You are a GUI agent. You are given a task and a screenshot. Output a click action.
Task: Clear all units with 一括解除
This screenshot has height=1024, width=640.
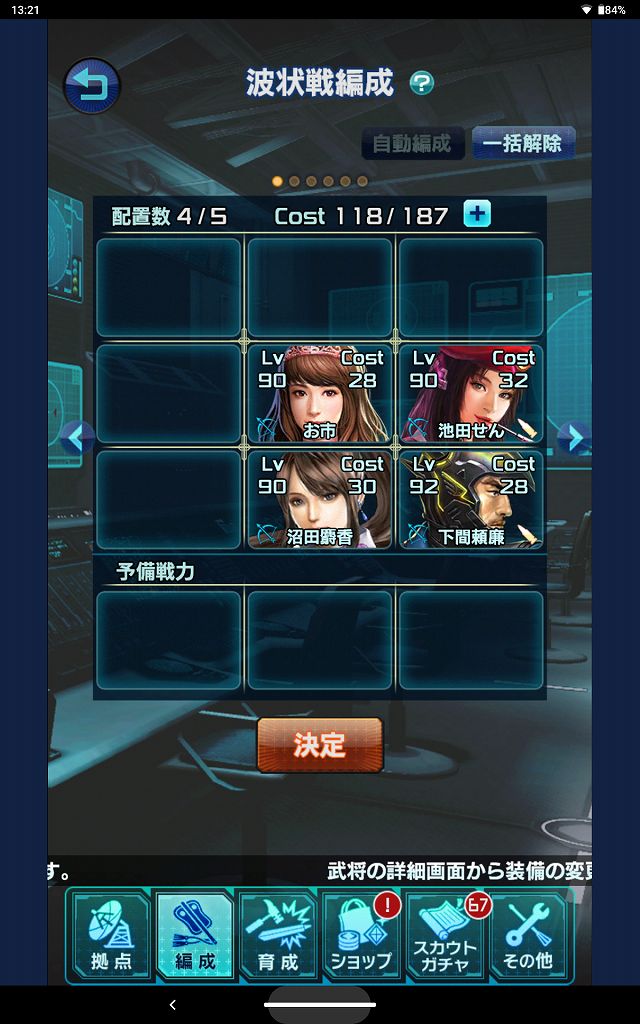coord(522,143)
